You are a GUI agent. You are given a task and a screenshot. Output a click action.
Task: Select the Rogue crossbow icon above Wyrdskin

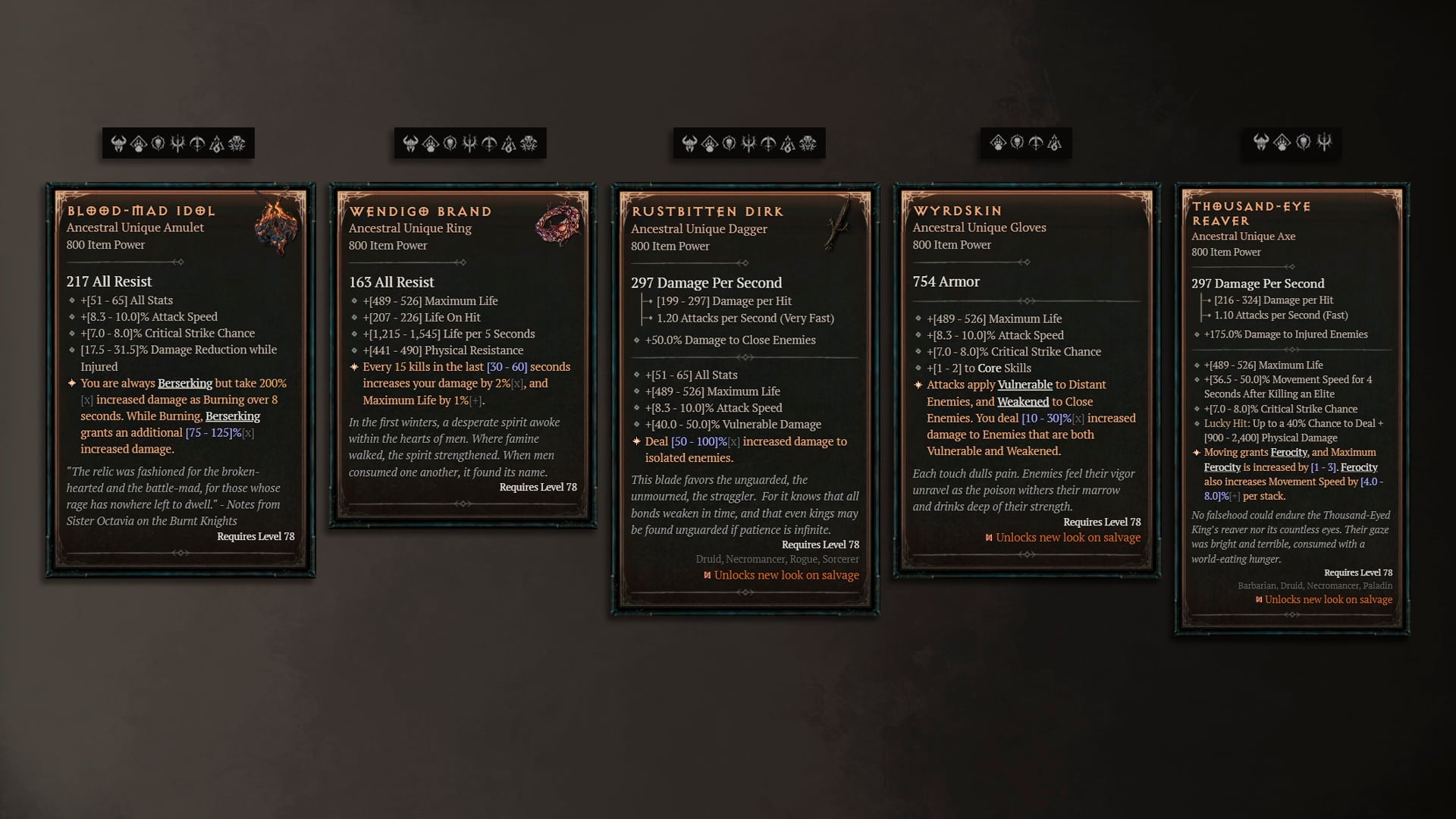pyautogui.click(x=1036, y=143)
